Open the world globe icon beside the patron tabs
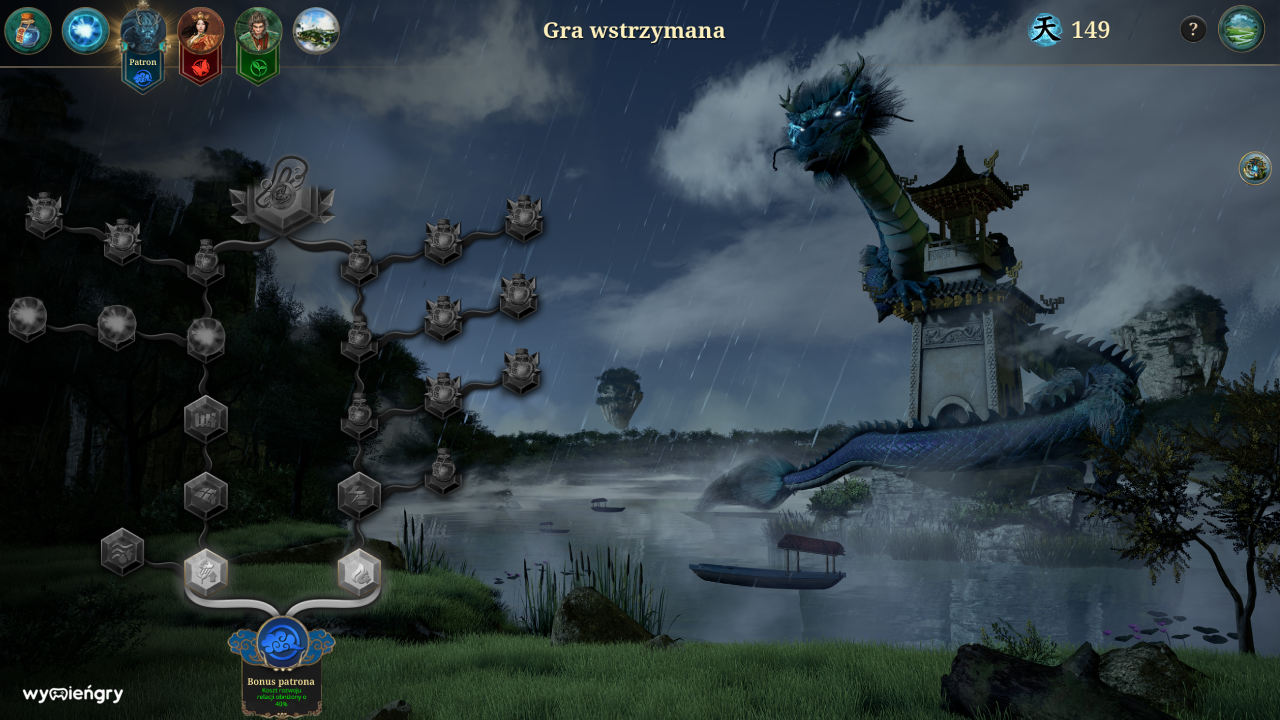The height and width of the screenshot is (720, 1280). [x=318, y=31]
